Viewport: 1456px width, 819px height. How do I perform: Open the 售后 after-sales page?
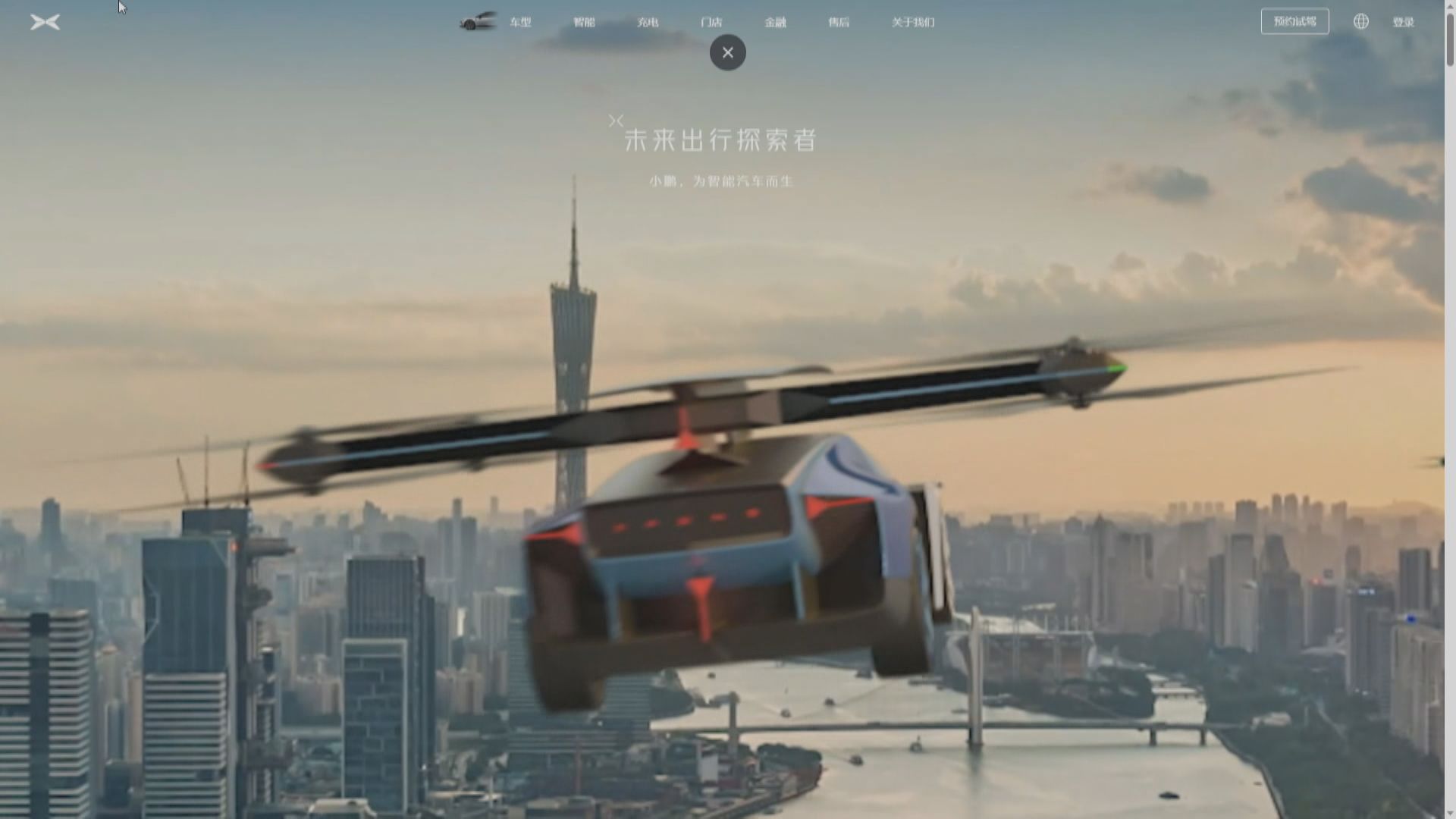coord(839,22)
